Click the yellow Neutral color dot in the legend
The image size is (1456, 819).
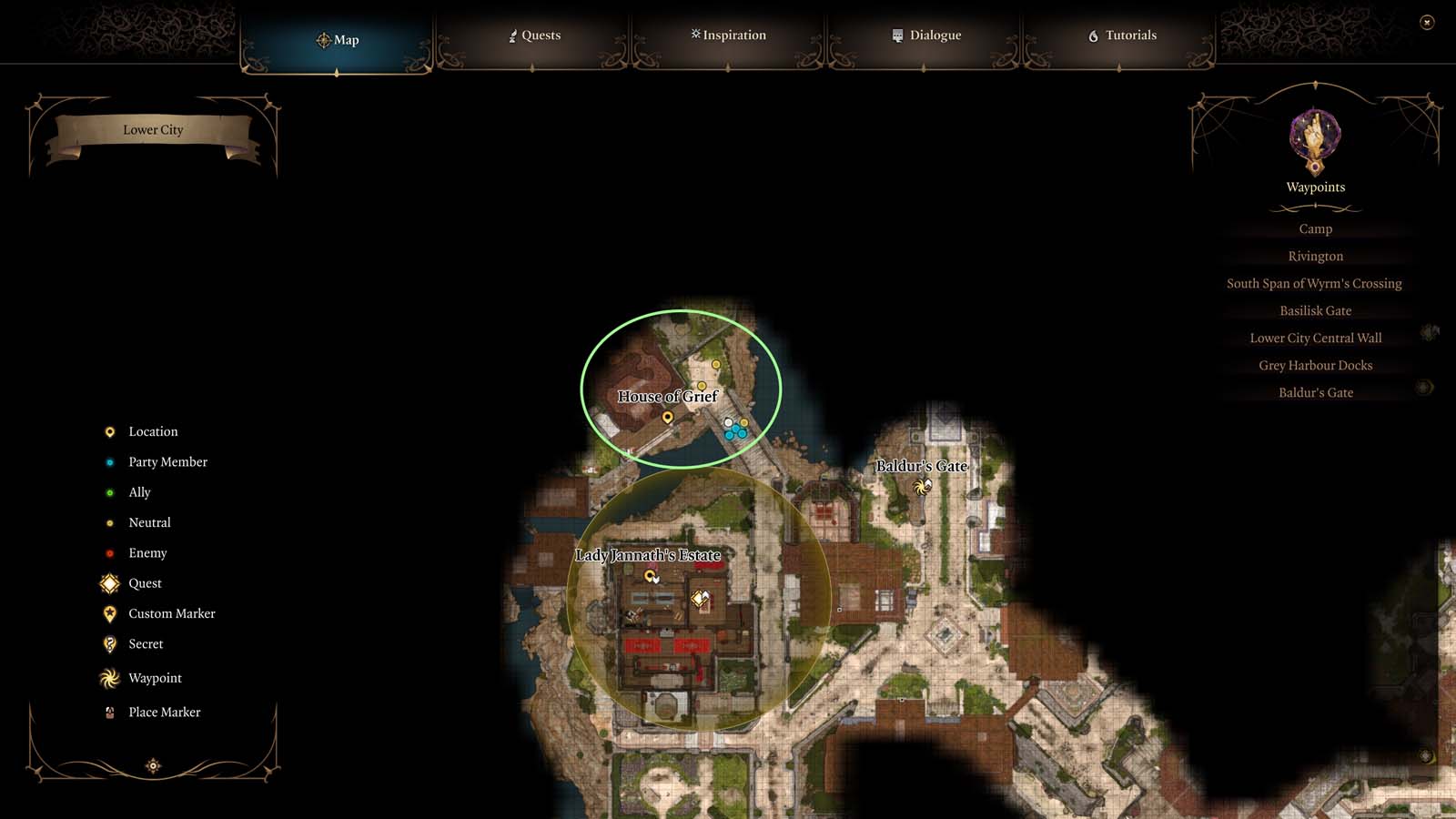pos(109,522)
